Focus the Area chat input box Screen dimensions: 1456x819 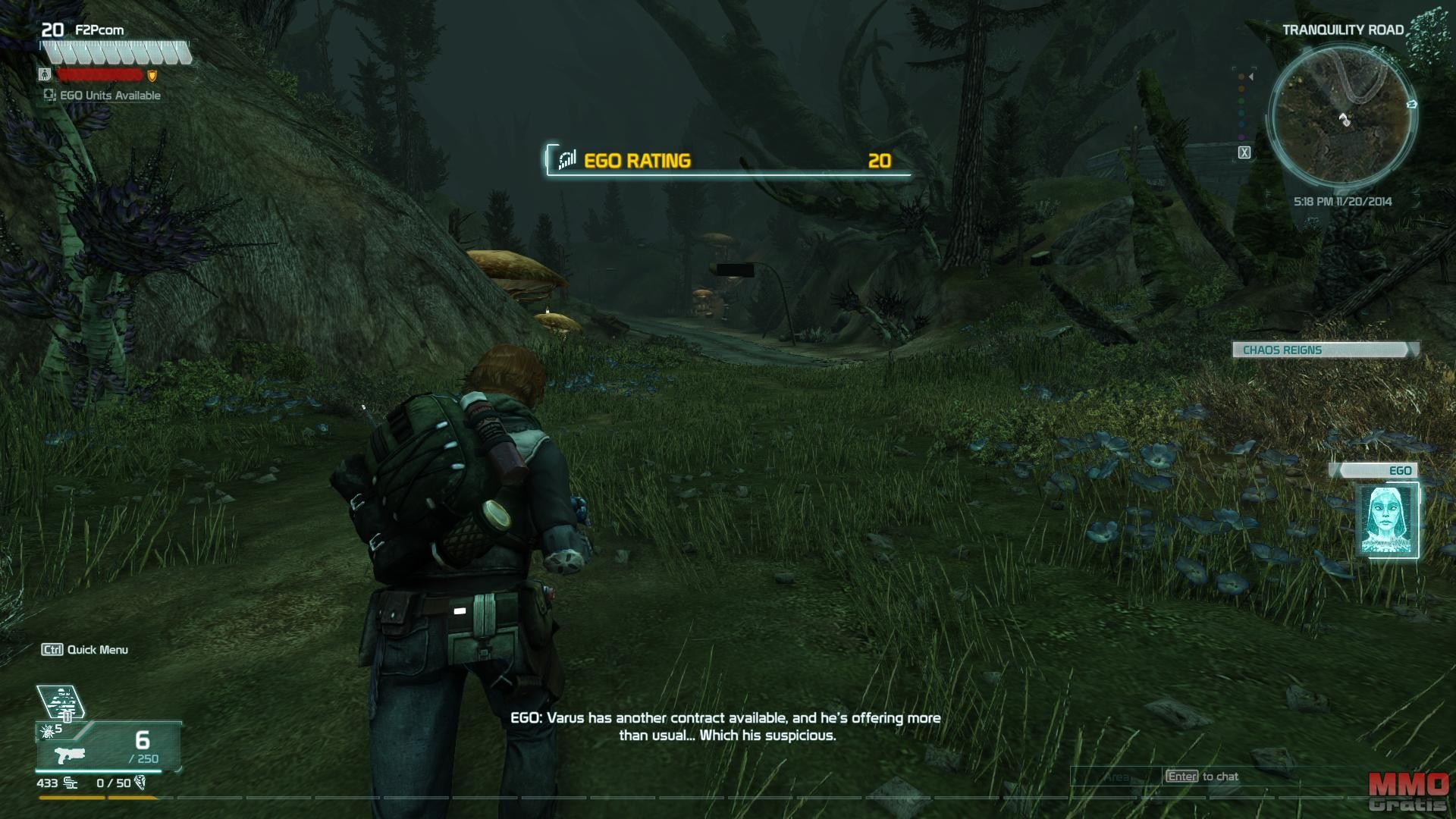1116,777
